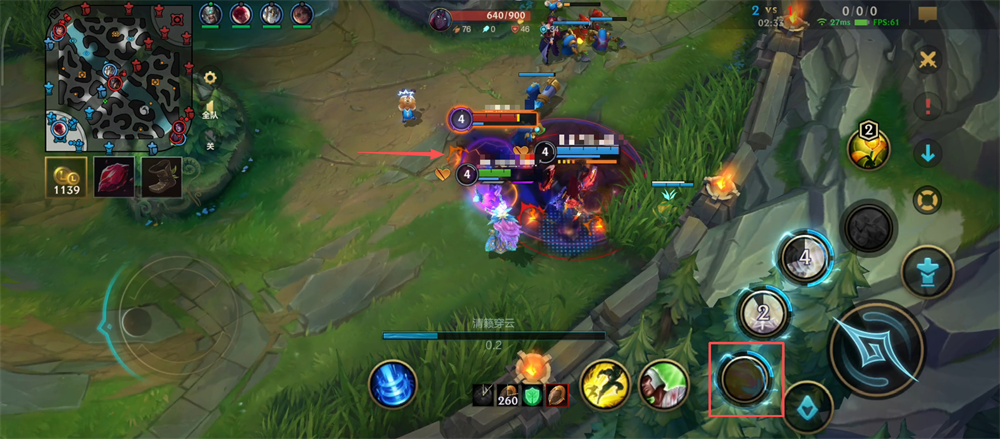
Task: Open settings with the gear icon
Action: coord(210,77)
